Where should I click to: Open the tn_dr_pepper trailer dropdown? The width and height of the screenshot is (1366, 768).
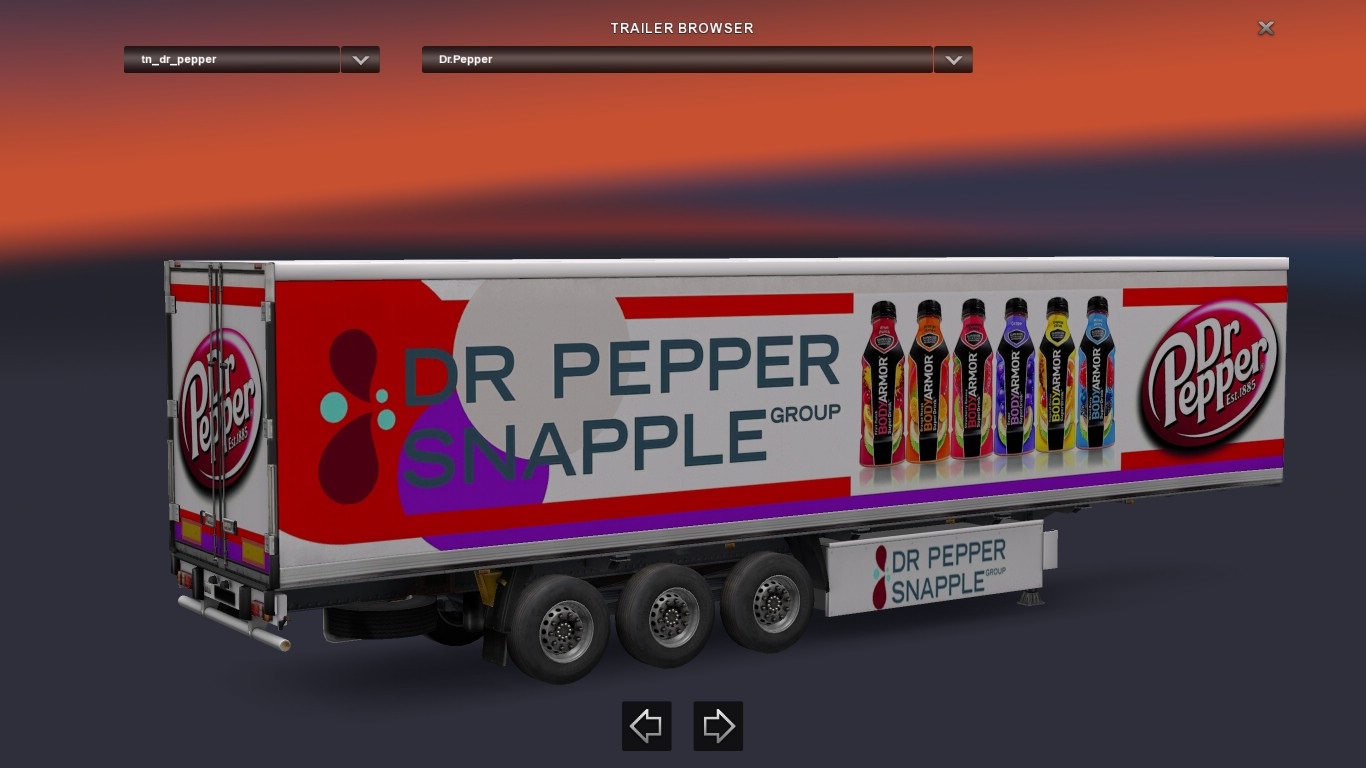point(360,60)
